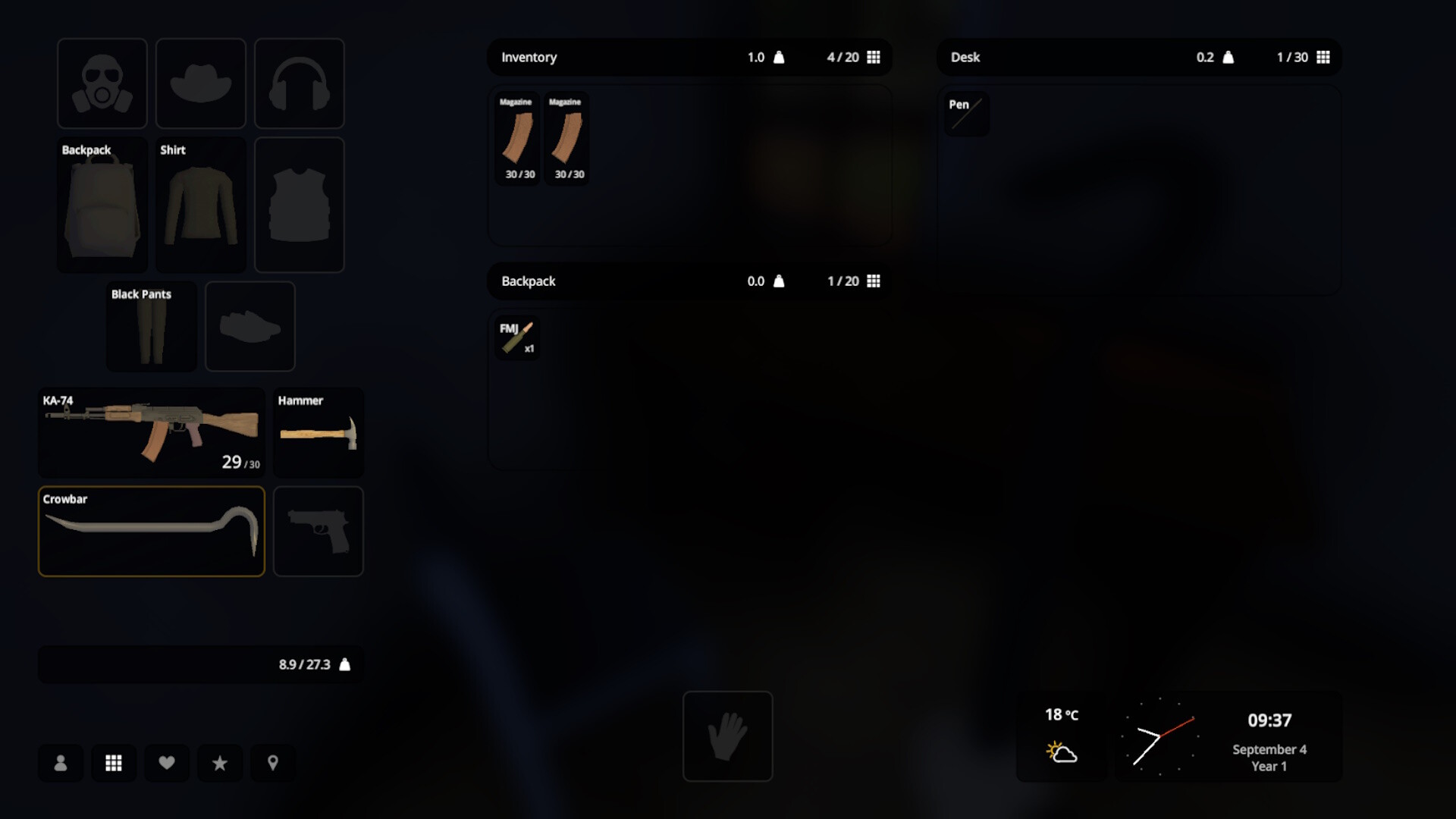The width and height of the screenshot is (1456, 819).
Task: Open the character profile icon
Action: pos(61,764)
